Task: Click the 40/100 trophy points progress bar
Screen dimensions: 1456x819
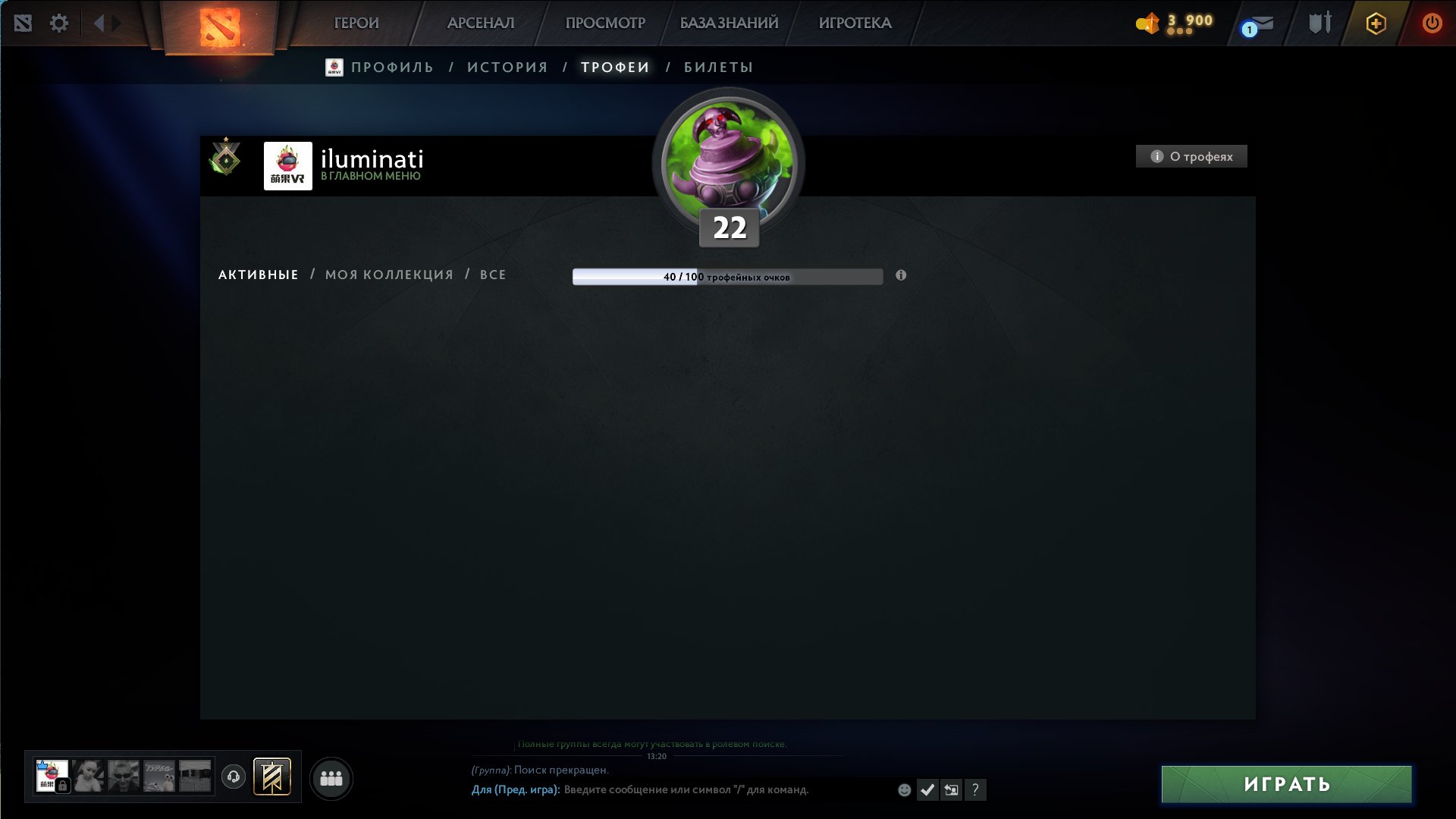Action: click(727, 276)
